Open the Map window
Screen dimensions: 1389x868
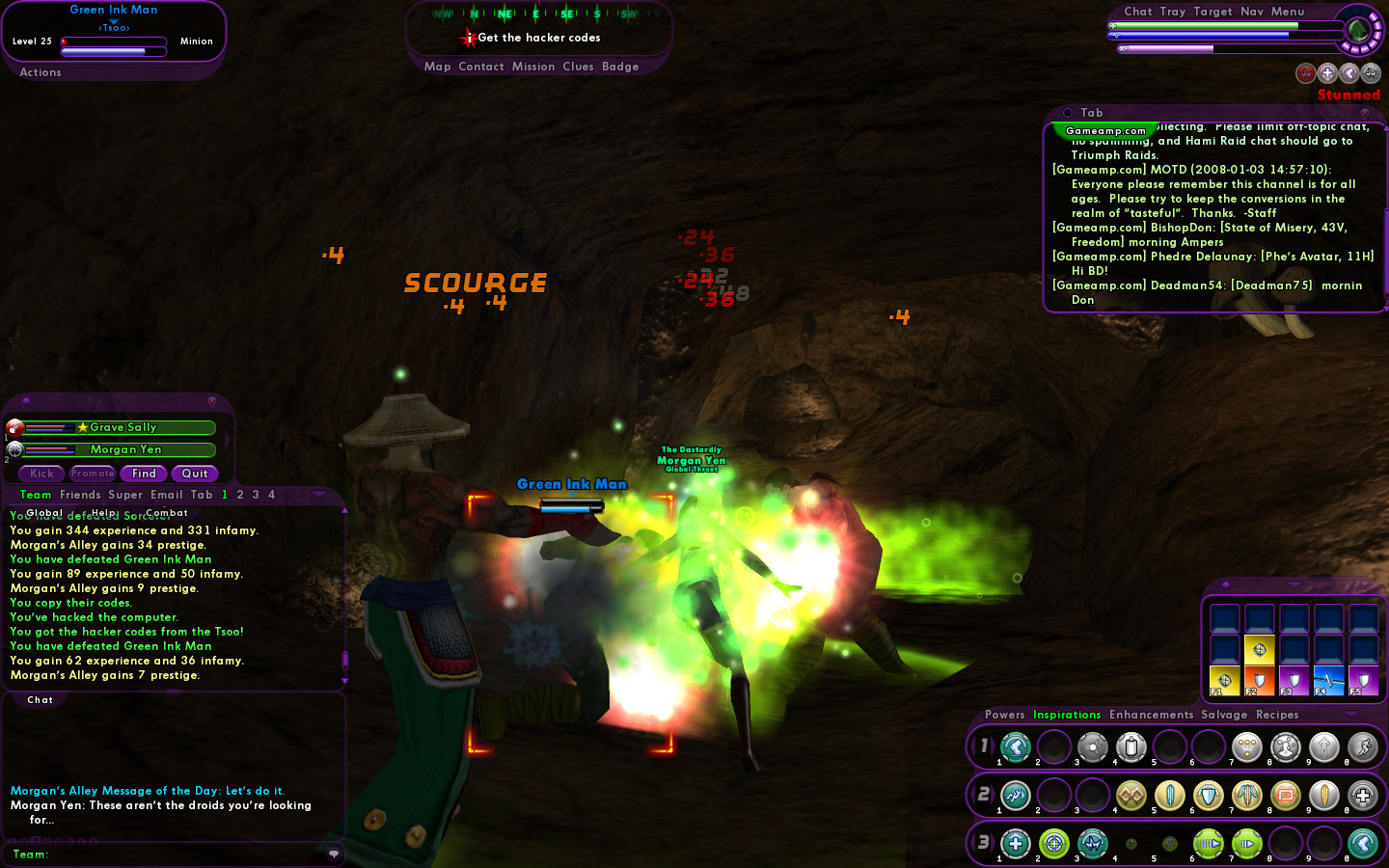[x=437, y=67]
